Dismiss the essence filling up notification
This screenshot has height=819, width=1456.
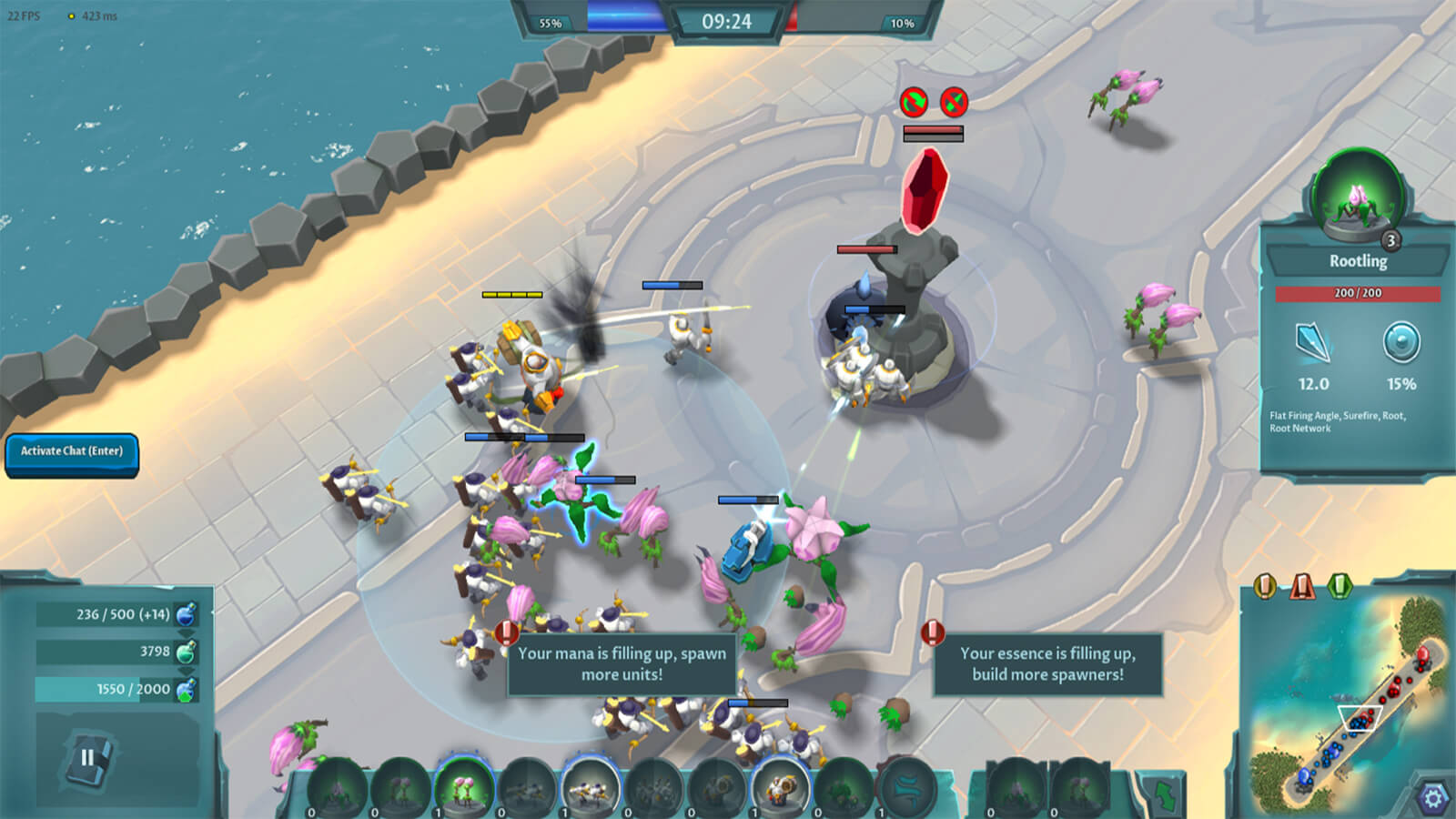tap(1047, 664)
